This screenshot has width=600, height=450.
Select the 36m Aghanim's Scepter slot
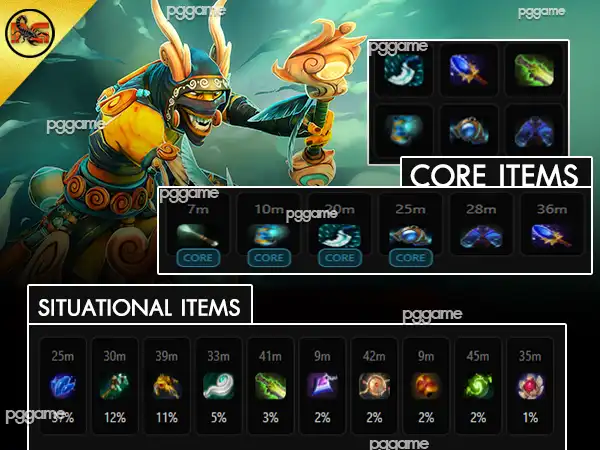pos(551,233)
